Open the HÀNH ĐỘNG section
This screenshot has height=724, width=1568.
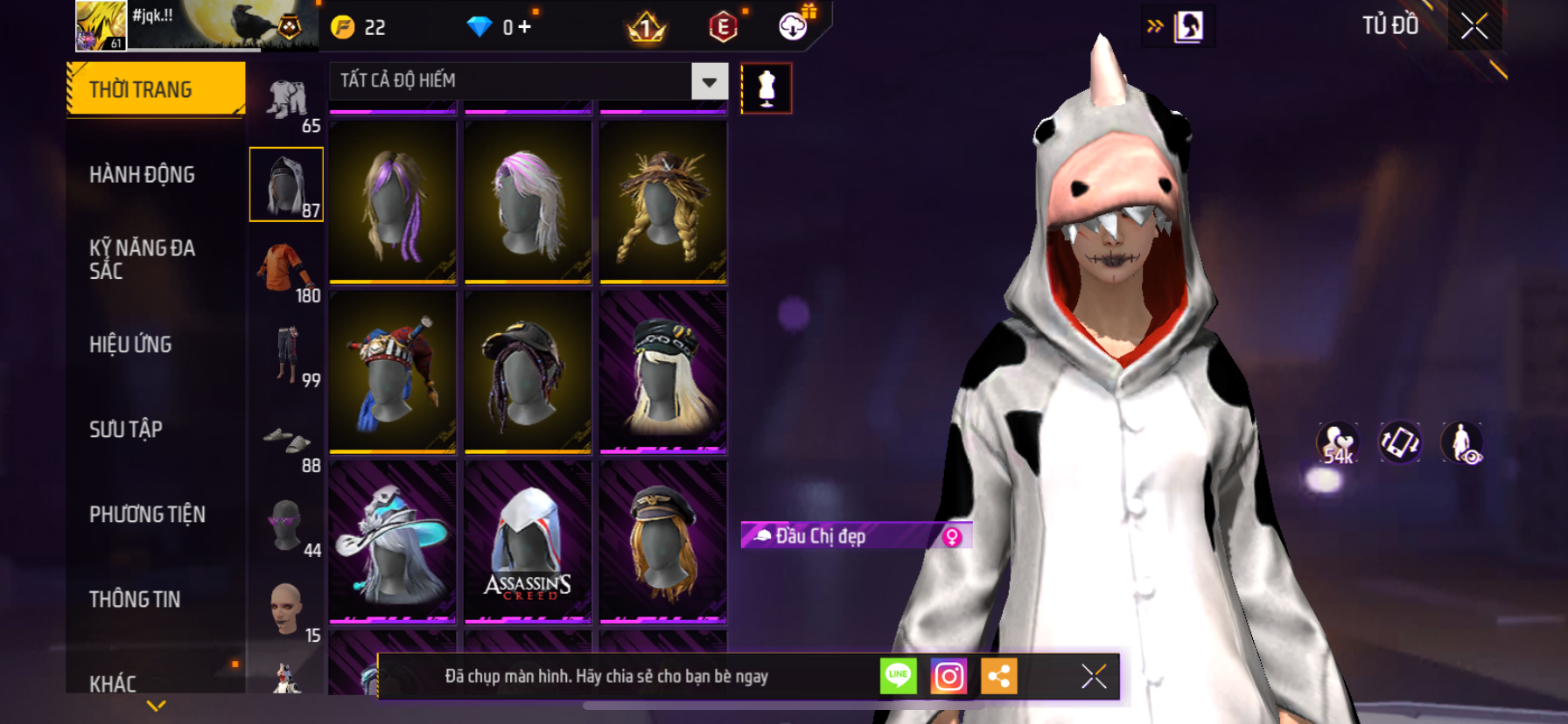[x=142, y=175]
